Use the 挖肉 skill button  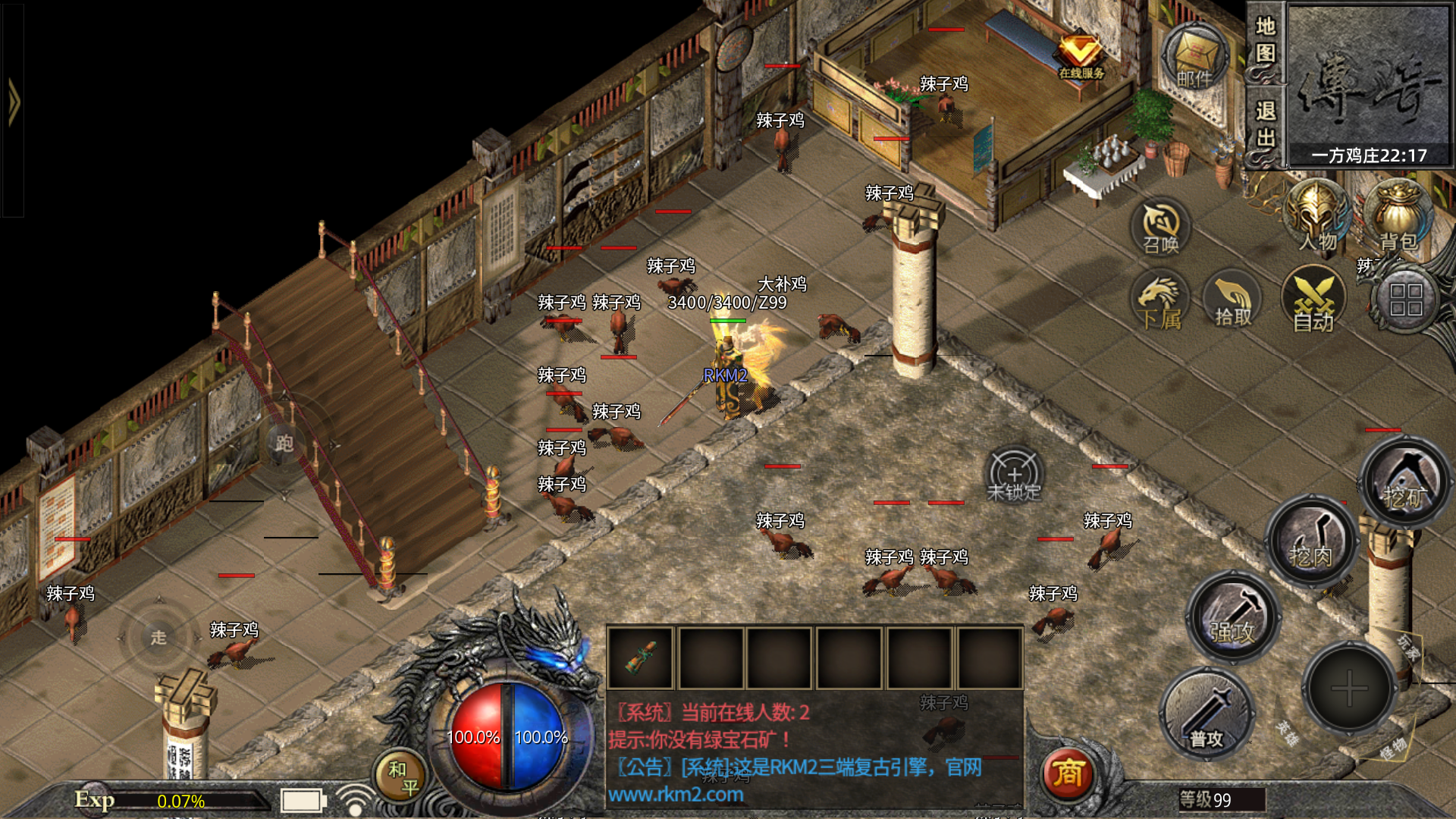(1311, 540)
